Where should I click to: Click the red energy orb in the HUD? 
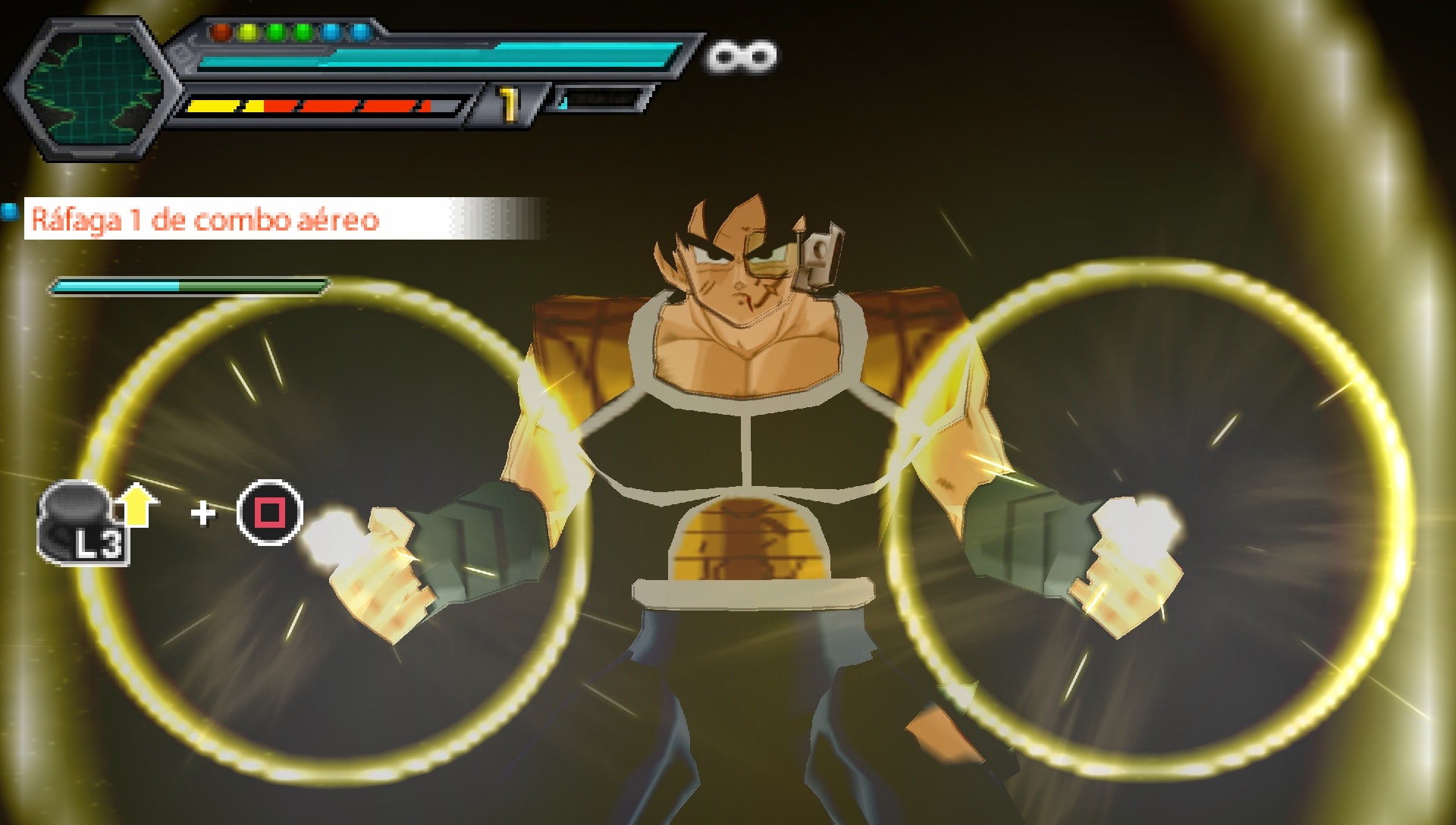click(220, 32)
